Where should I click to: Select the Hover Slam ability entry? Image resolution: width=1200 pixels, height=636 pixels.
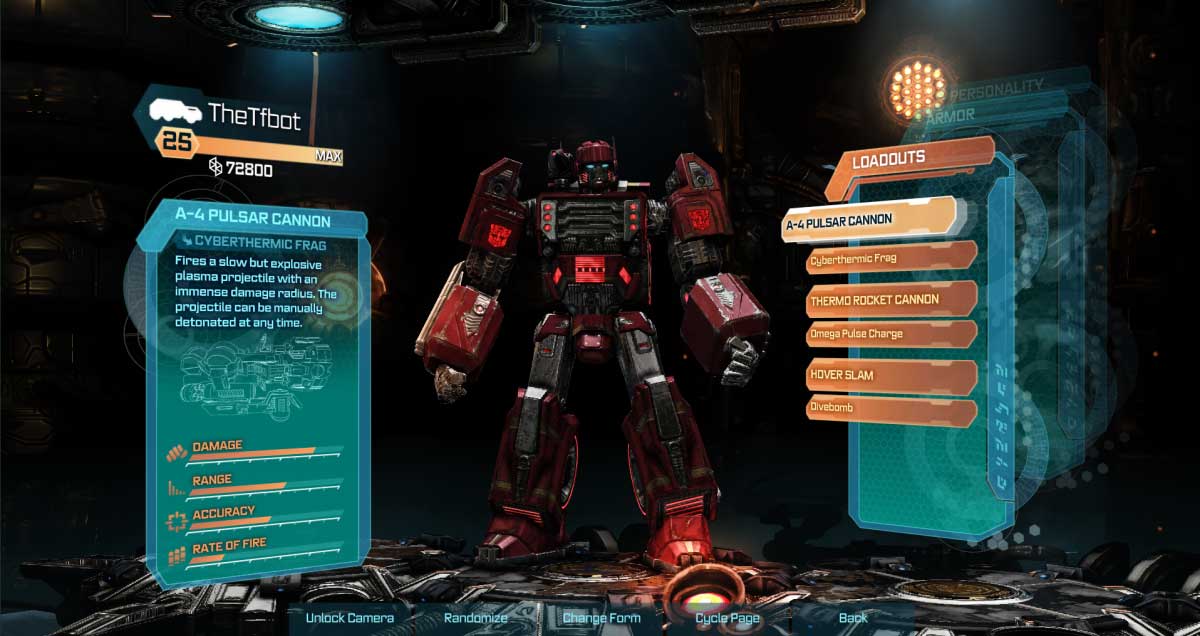click(x=890, y=375)
